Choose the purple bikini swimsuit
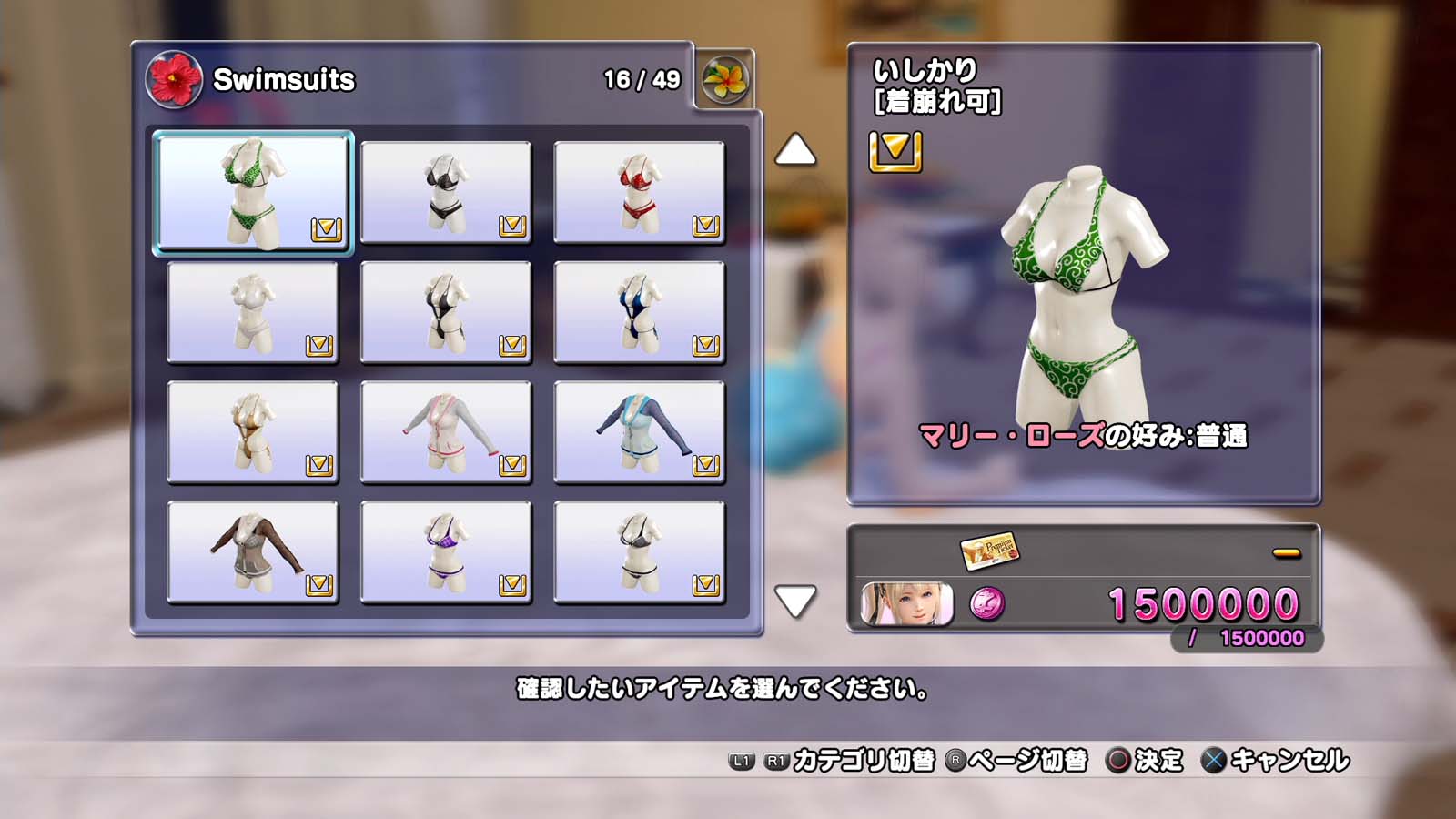Viewport: 1456px width, 819px height. point(446,552)
